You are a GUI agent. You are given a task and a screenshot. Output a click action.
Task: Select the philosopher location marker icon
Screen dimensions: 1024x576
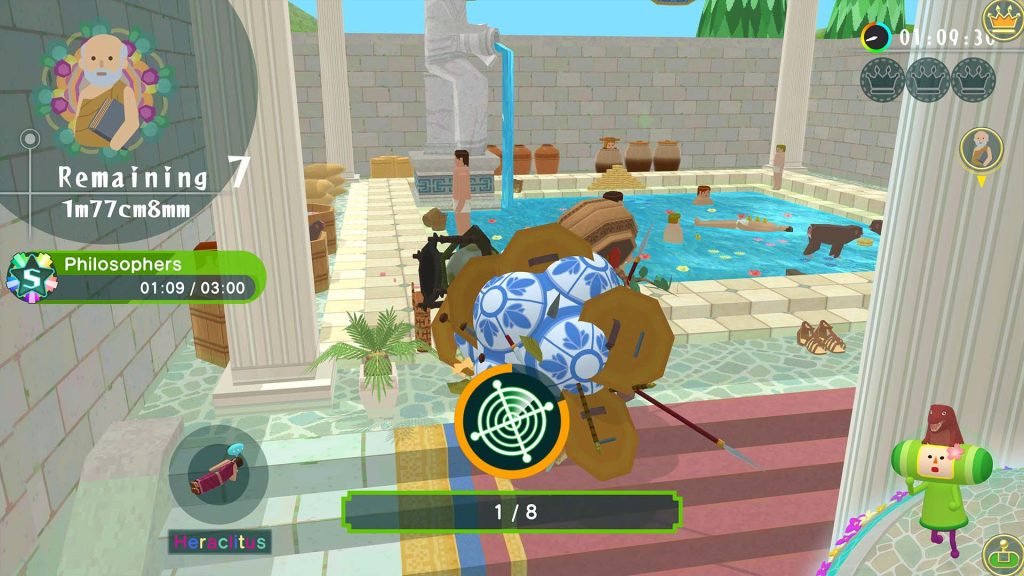point(980,150)
